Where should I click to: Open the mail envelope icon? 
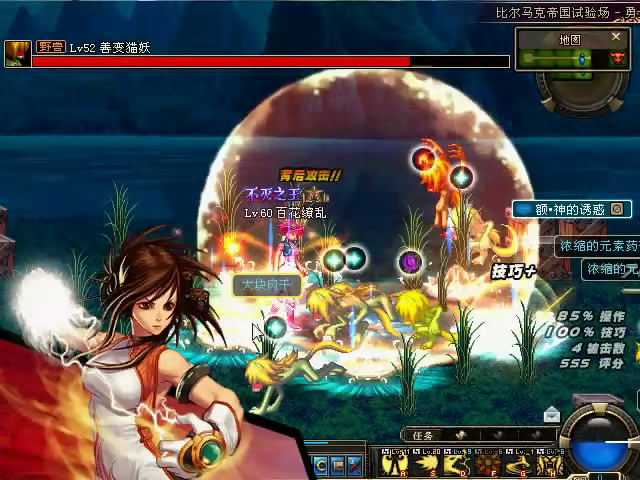pyautogui.click(x=552, y=415)
